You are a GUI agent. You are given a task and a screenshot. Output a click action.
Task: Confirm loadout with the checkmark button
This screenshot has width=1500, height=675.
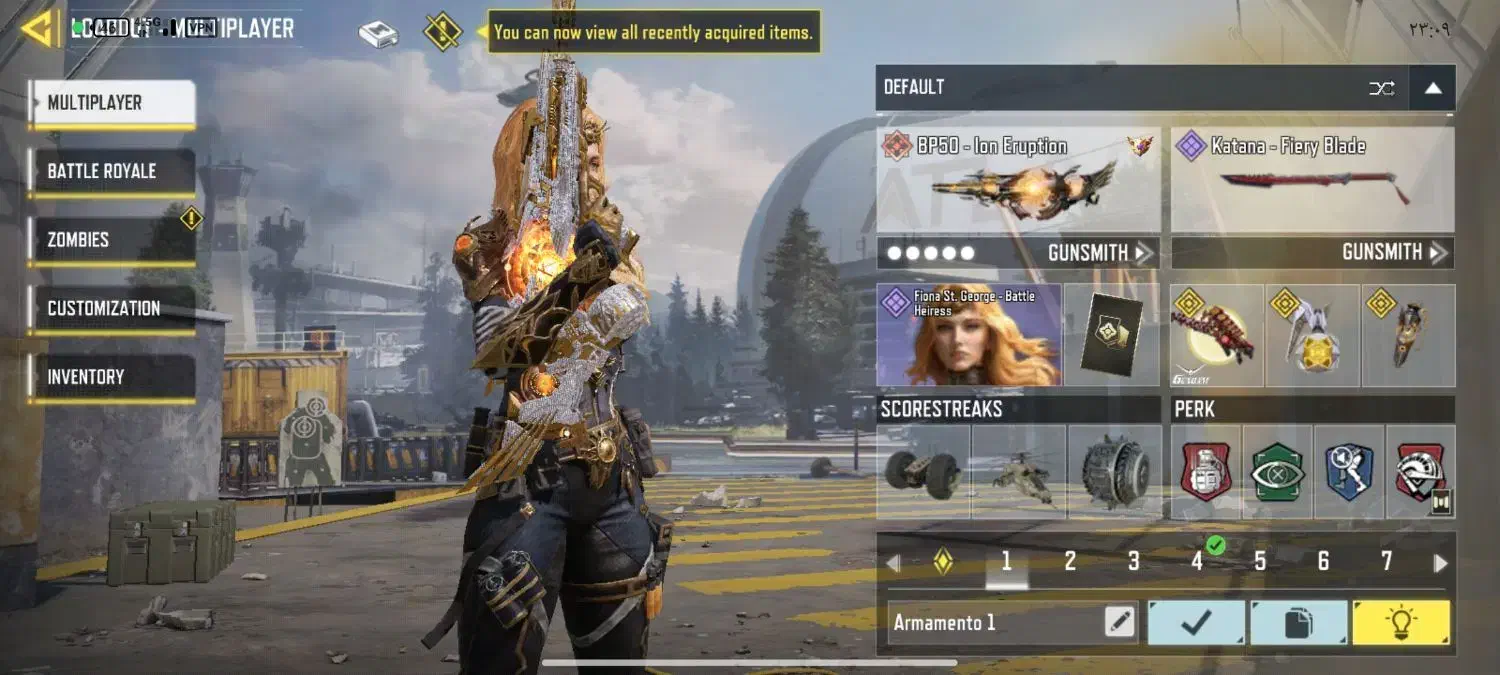point(1196,622)
